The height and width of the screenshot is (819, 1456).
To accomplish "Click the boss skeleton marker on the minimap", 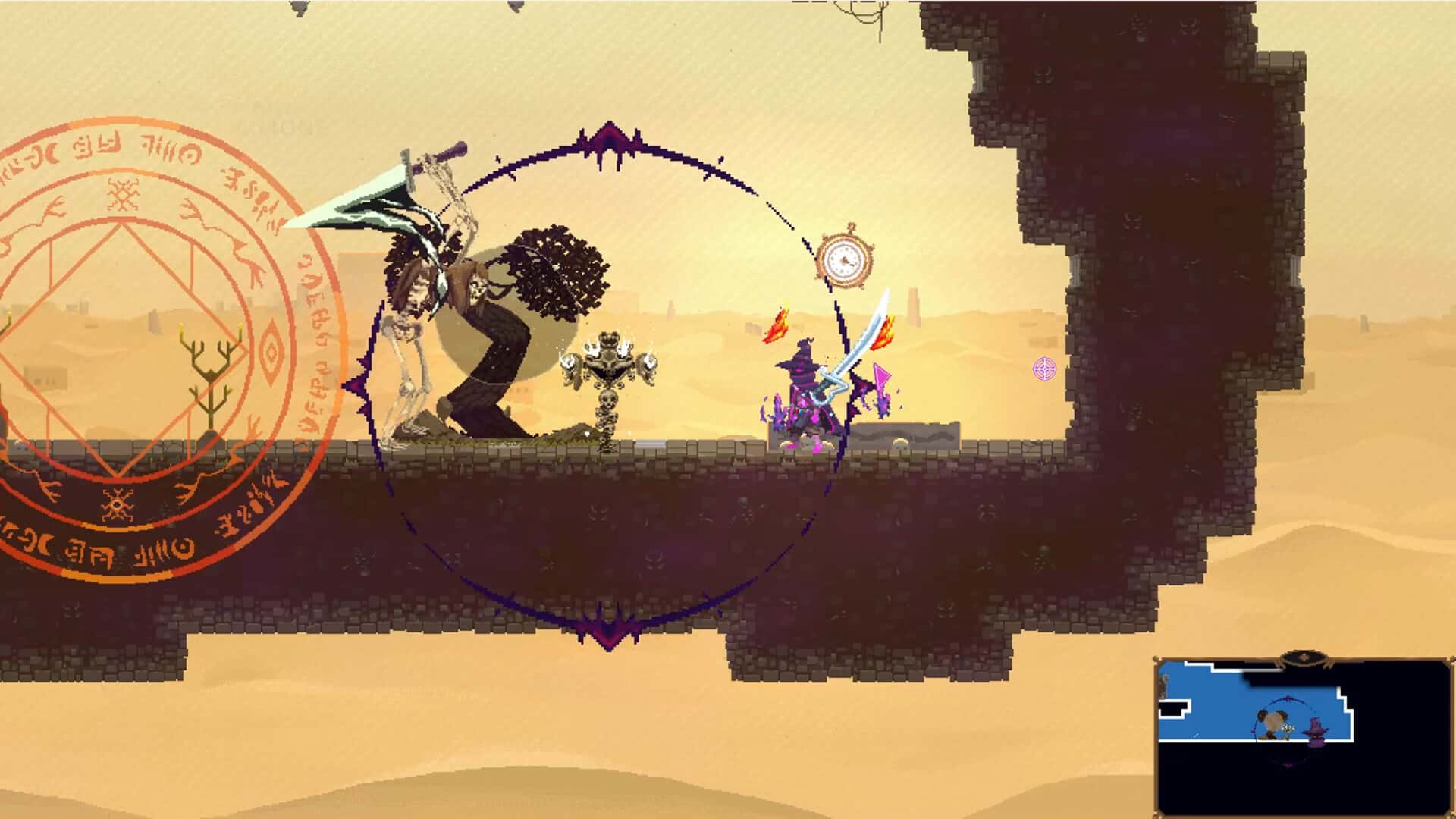I will tap(1272, 723).
